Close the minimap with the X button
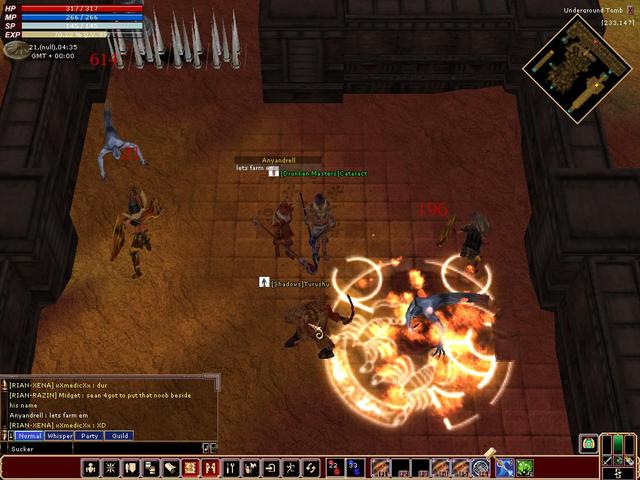 coord(631,9)
